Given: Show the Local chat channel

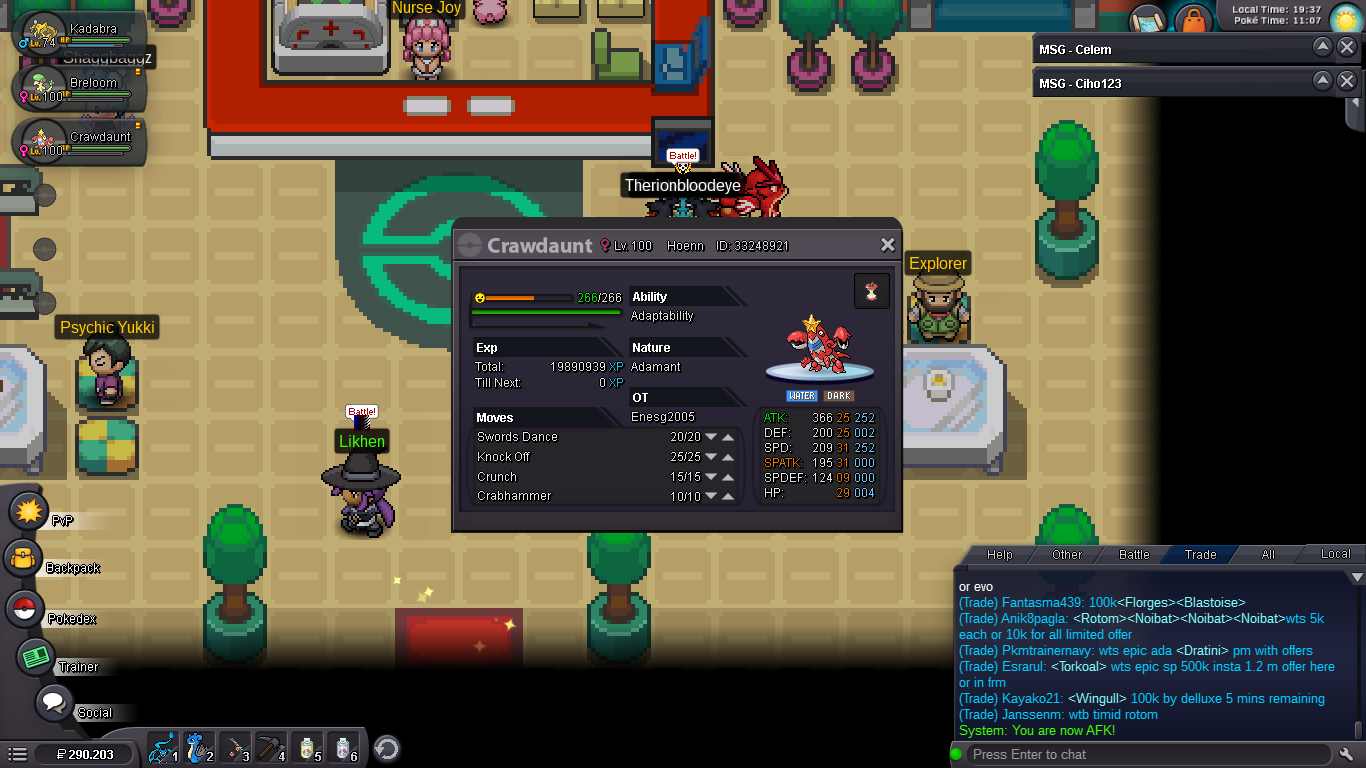Looking at the screenshot, I should coord(1335,554).
